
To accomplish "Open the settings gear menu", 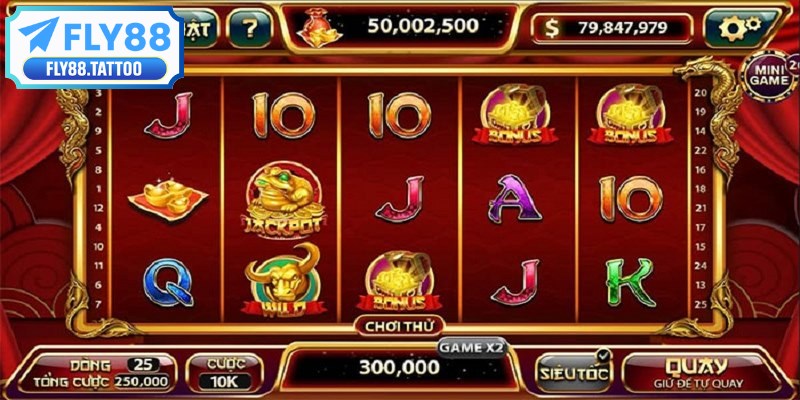I will [739, 27].
